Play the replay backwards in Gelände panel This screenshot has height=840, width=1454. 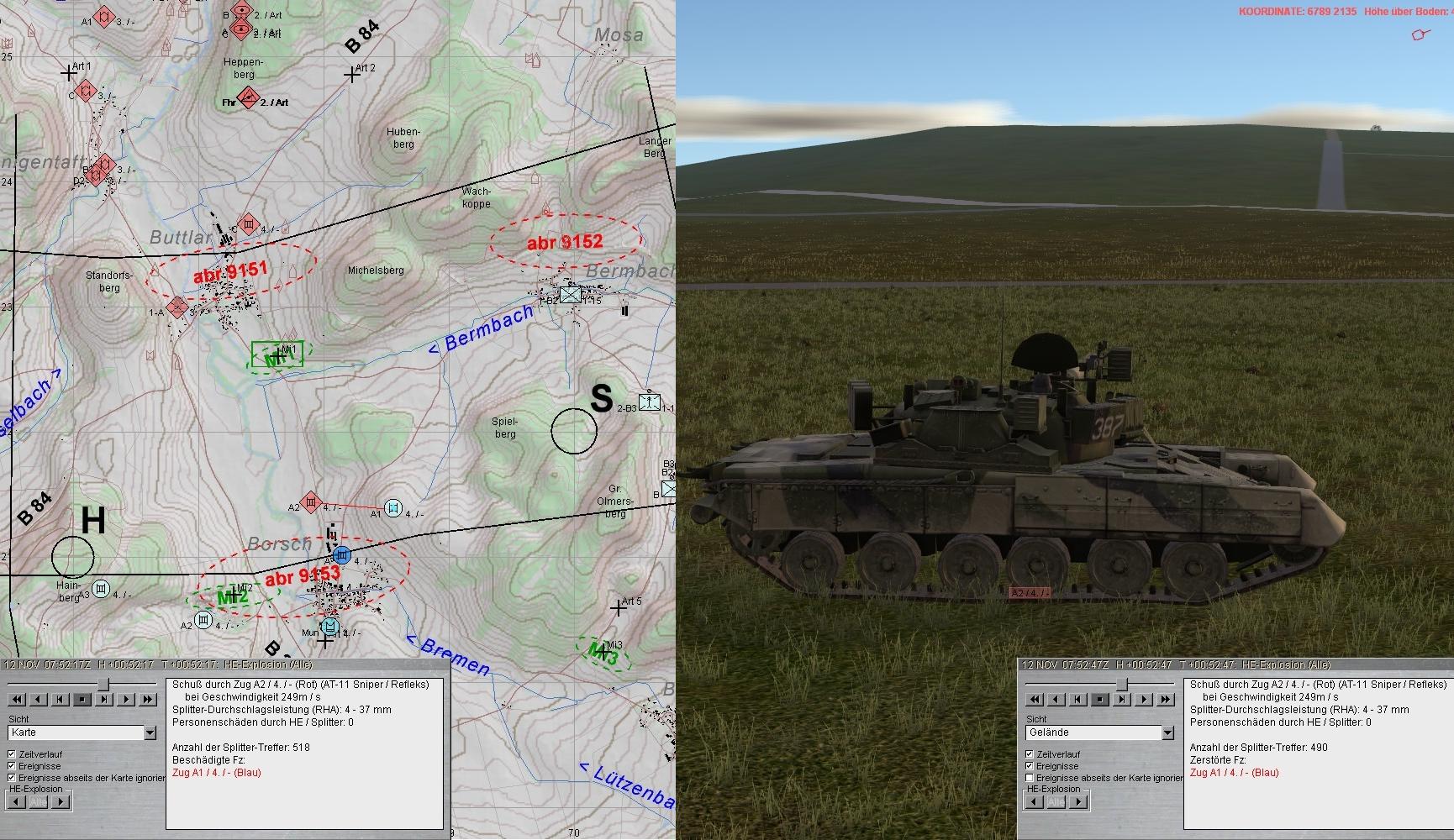point(1056,699)
